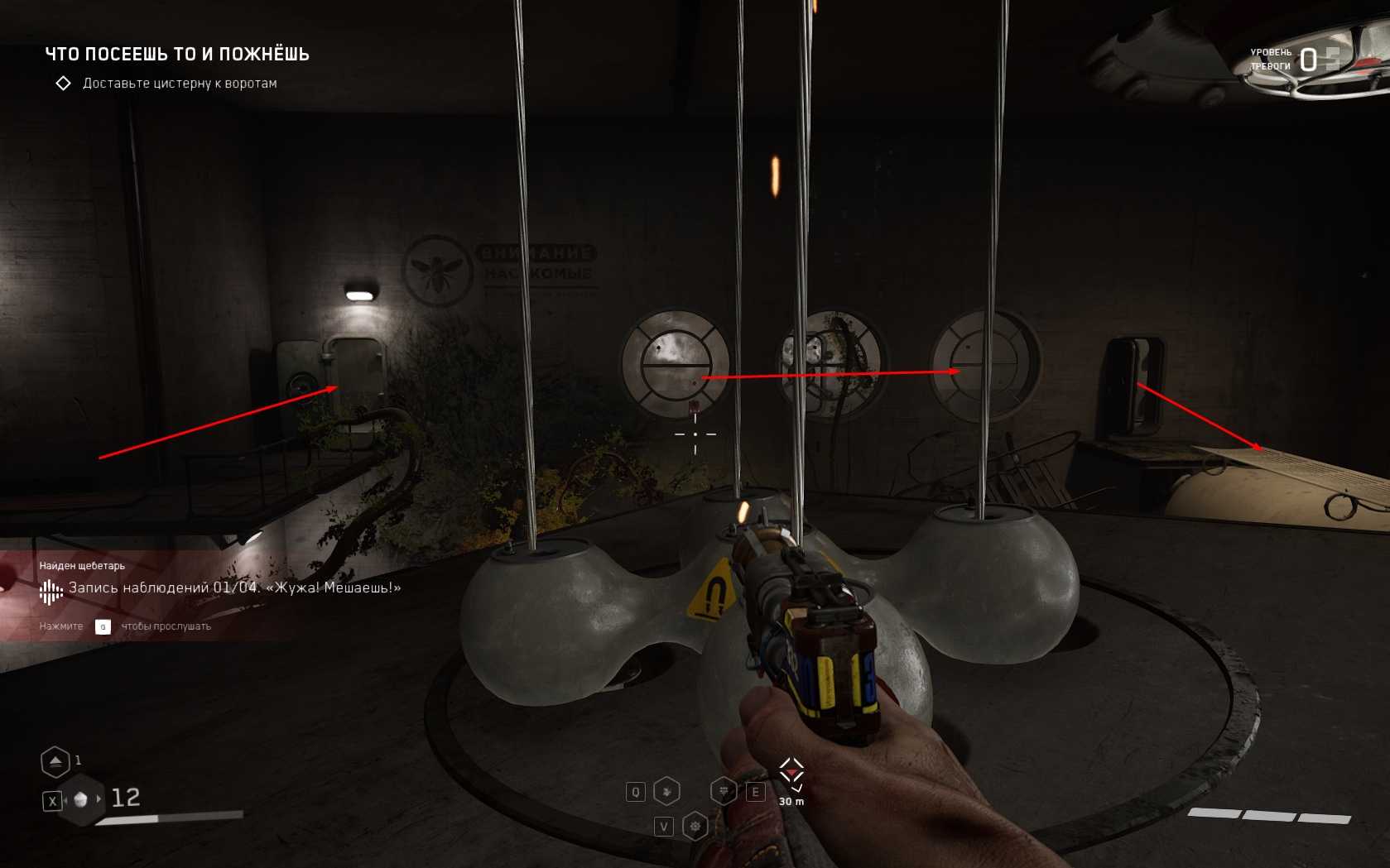Select the quest title "Что посеешь то и пожнёшь"
Screen dimensions: 1390x868
click(x=177, y=55)
